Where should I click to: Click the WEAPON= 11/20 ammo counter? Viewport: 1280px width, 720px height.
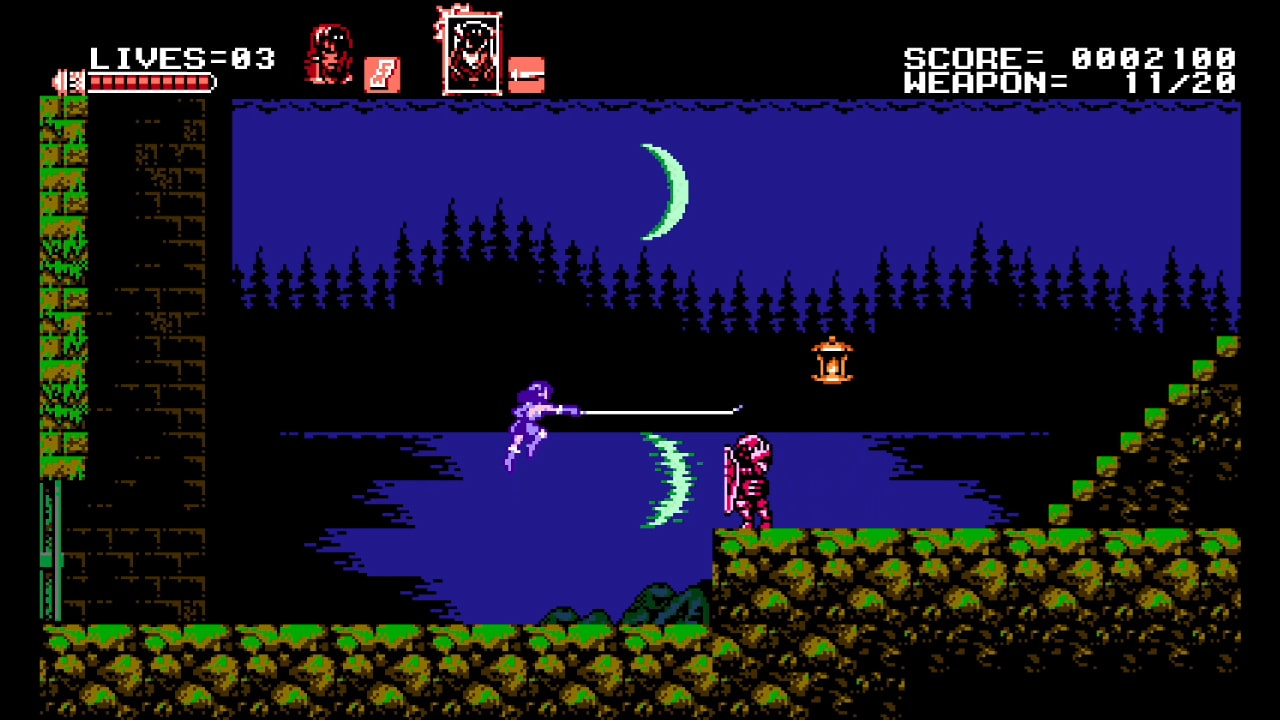tap(1070, 84)
